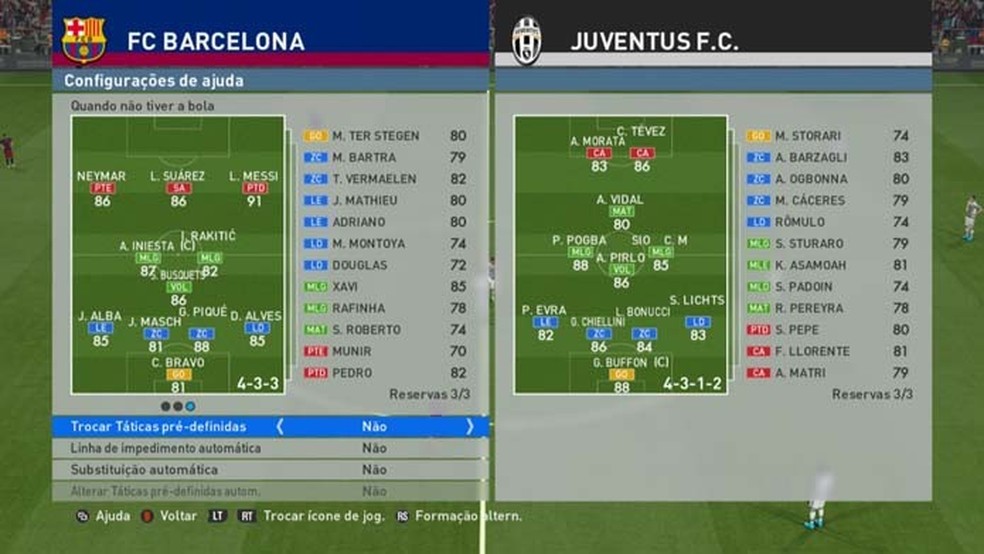
Task: Click the left arrow on Trocar Táticas
Action: 280,426
